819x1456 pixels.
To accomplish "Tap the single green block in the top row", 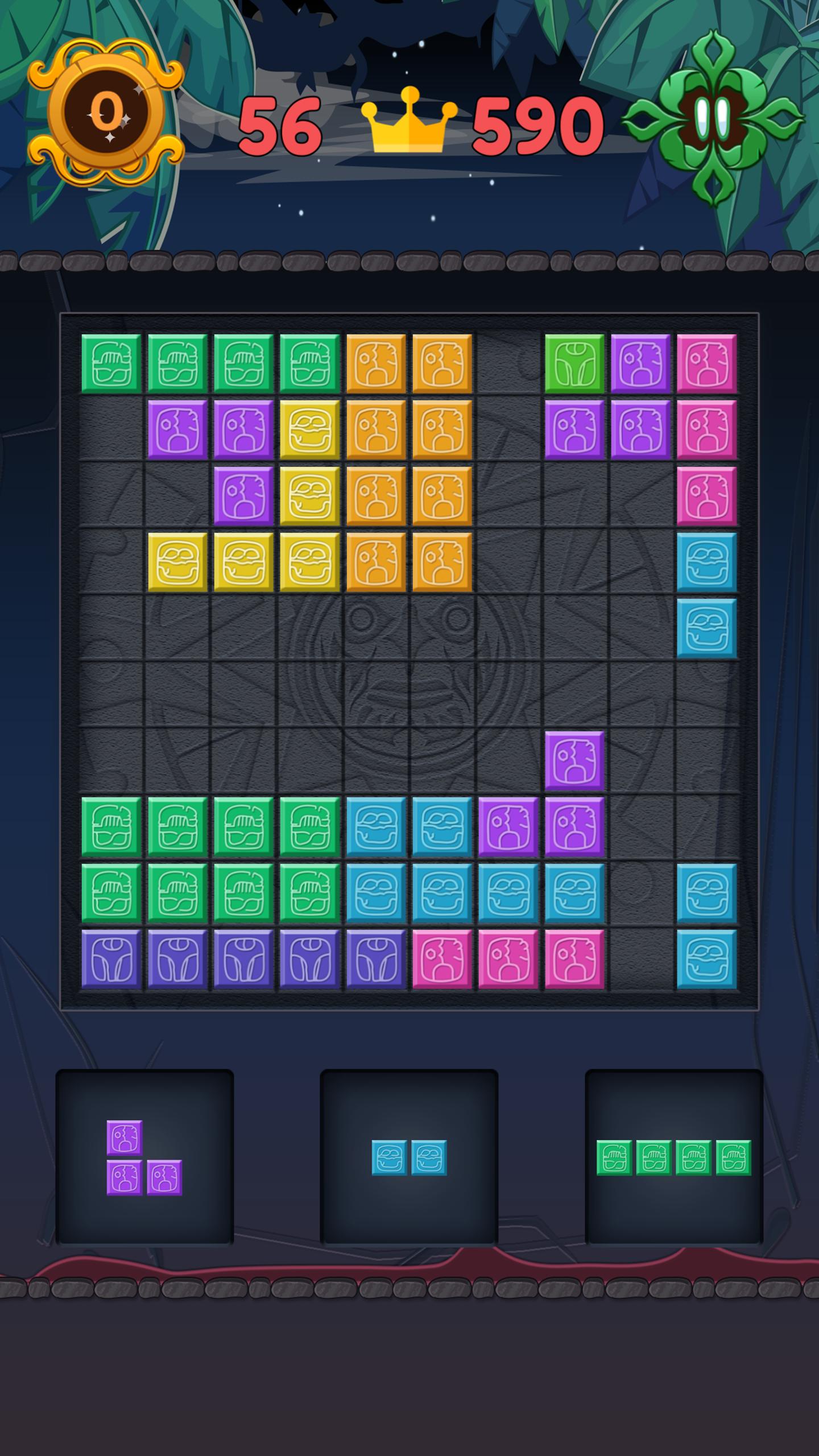I will pyautogui.click(x=574, y=364).
